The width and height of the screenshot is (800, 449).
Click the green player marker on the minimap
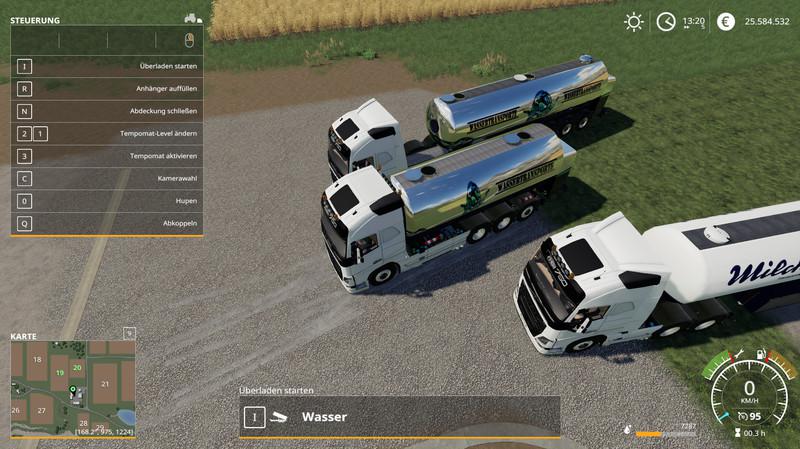click(x=72, y=388)
